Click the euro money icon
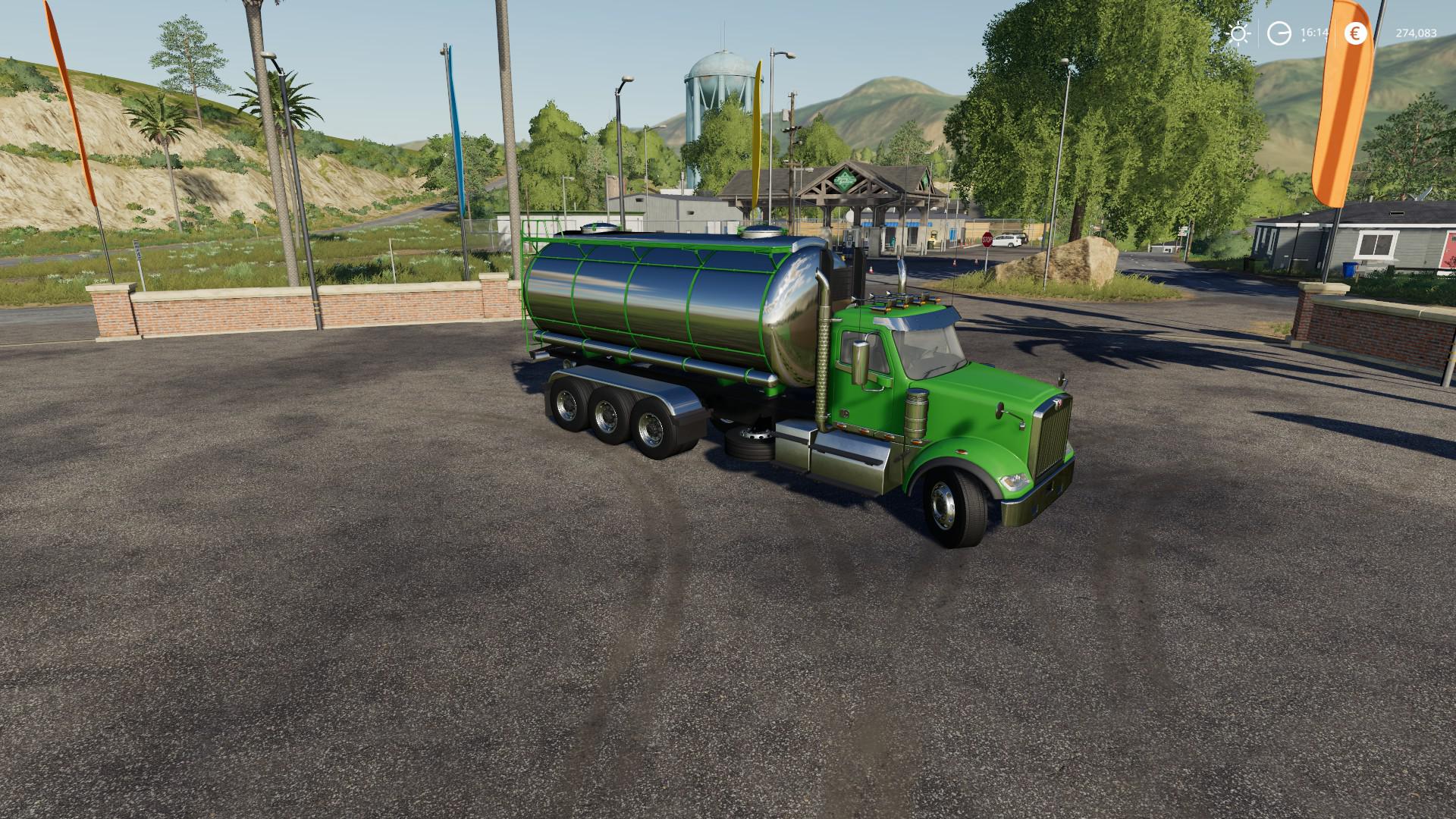Image resolution: width=1456 pixels, height=819 pixels. [x=1355, y=33]
